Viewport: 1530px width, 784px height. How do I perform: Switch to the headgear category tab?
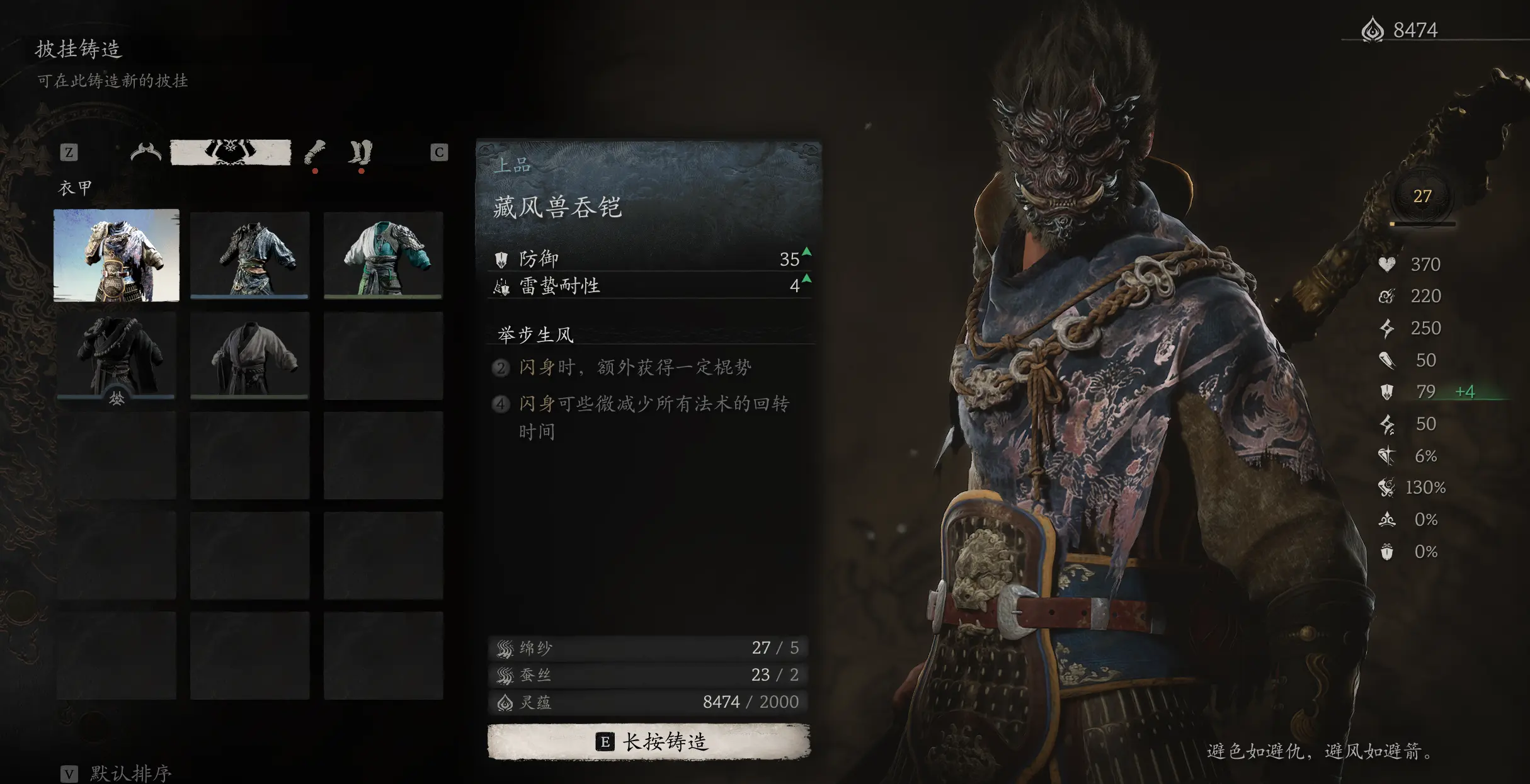pyautogui.click(x=146, y=152)
